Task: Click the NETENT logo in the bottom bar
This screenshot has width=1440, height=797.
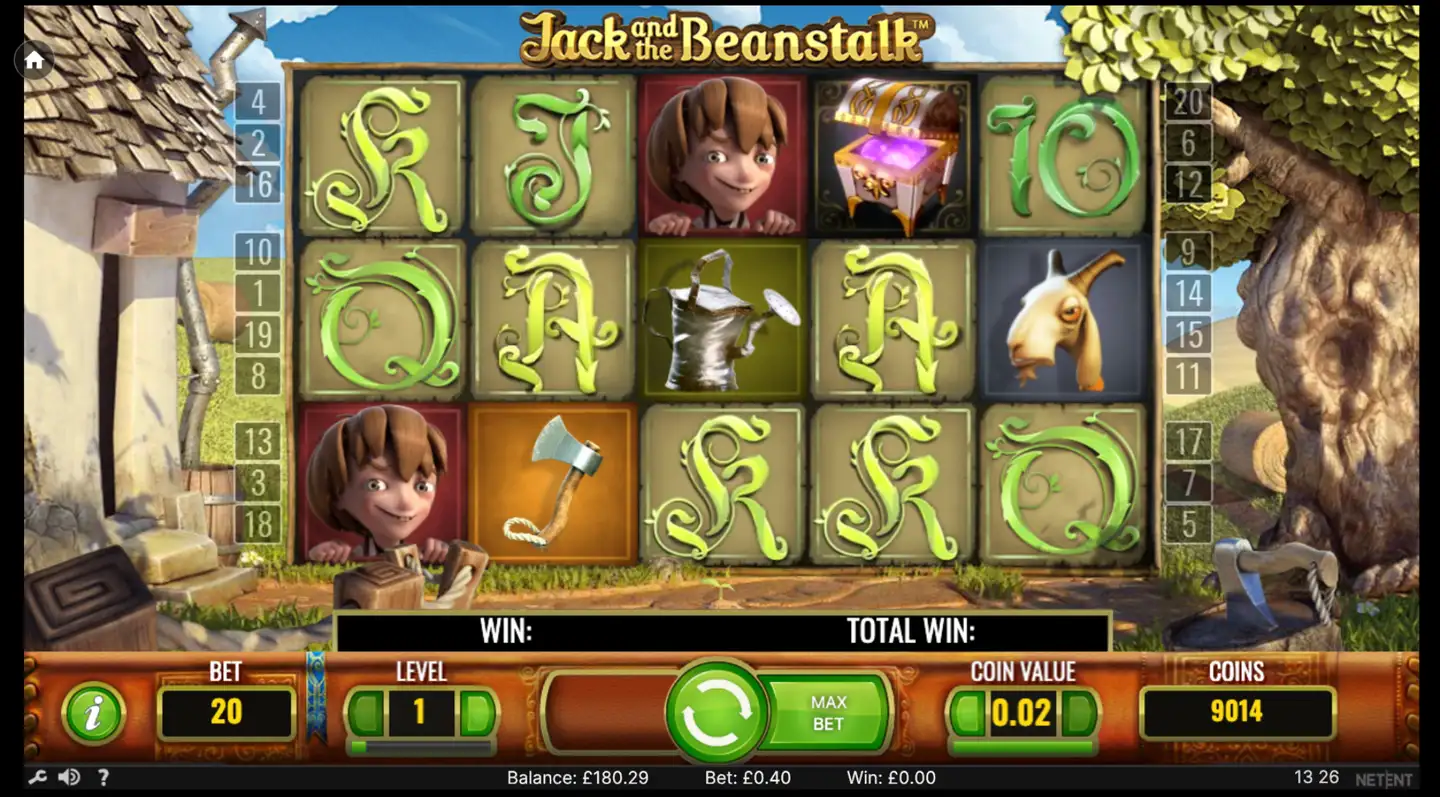Action: pos(1385,777)
